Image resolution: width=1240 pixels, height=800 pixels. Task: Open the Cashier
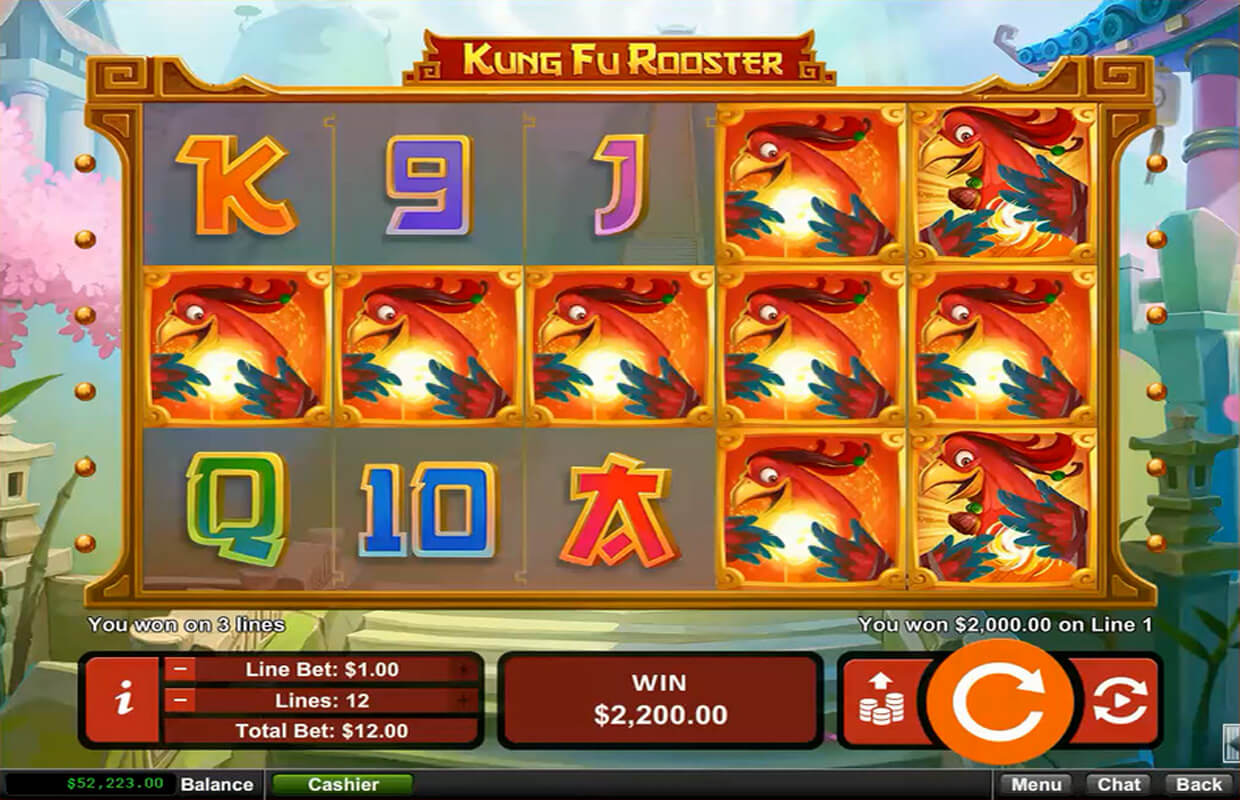pyautogui.click(x=342, y=784)
